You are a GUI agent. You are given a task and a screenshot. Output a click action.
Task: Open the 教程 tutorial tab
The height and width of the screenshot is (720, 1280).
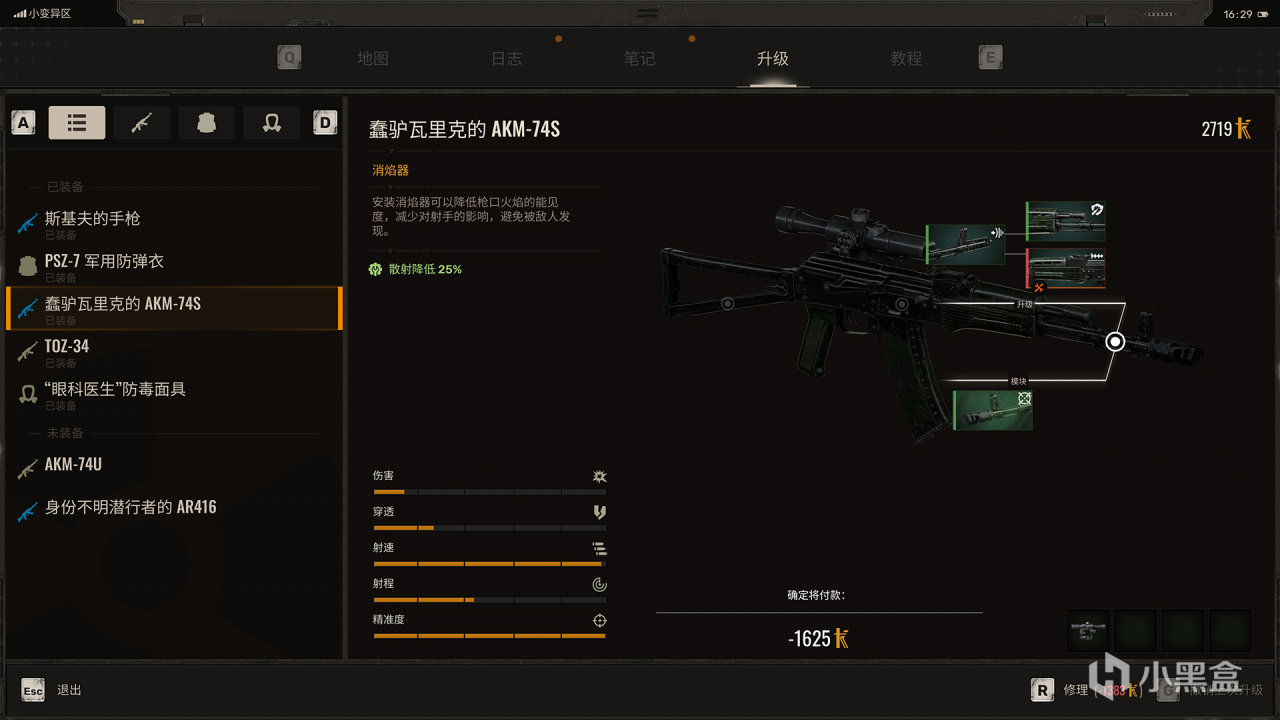coord(906,58)
